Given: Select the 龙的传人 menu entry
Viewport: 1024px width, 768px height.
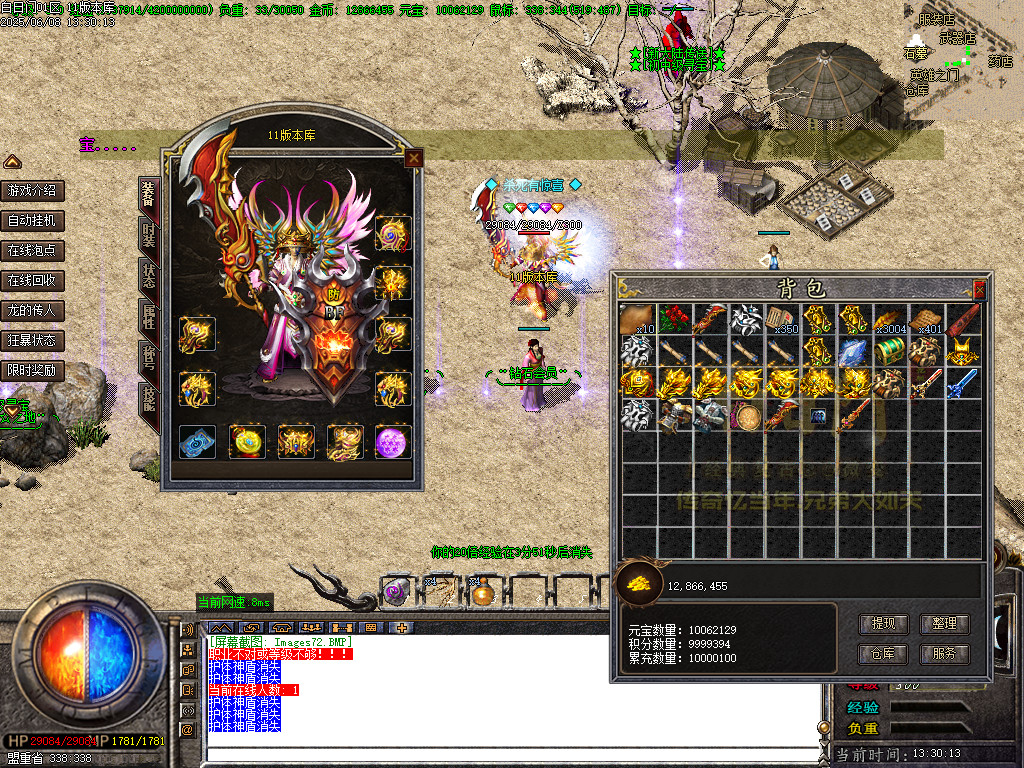Looking at the screenshot, I should pos(32,311).
